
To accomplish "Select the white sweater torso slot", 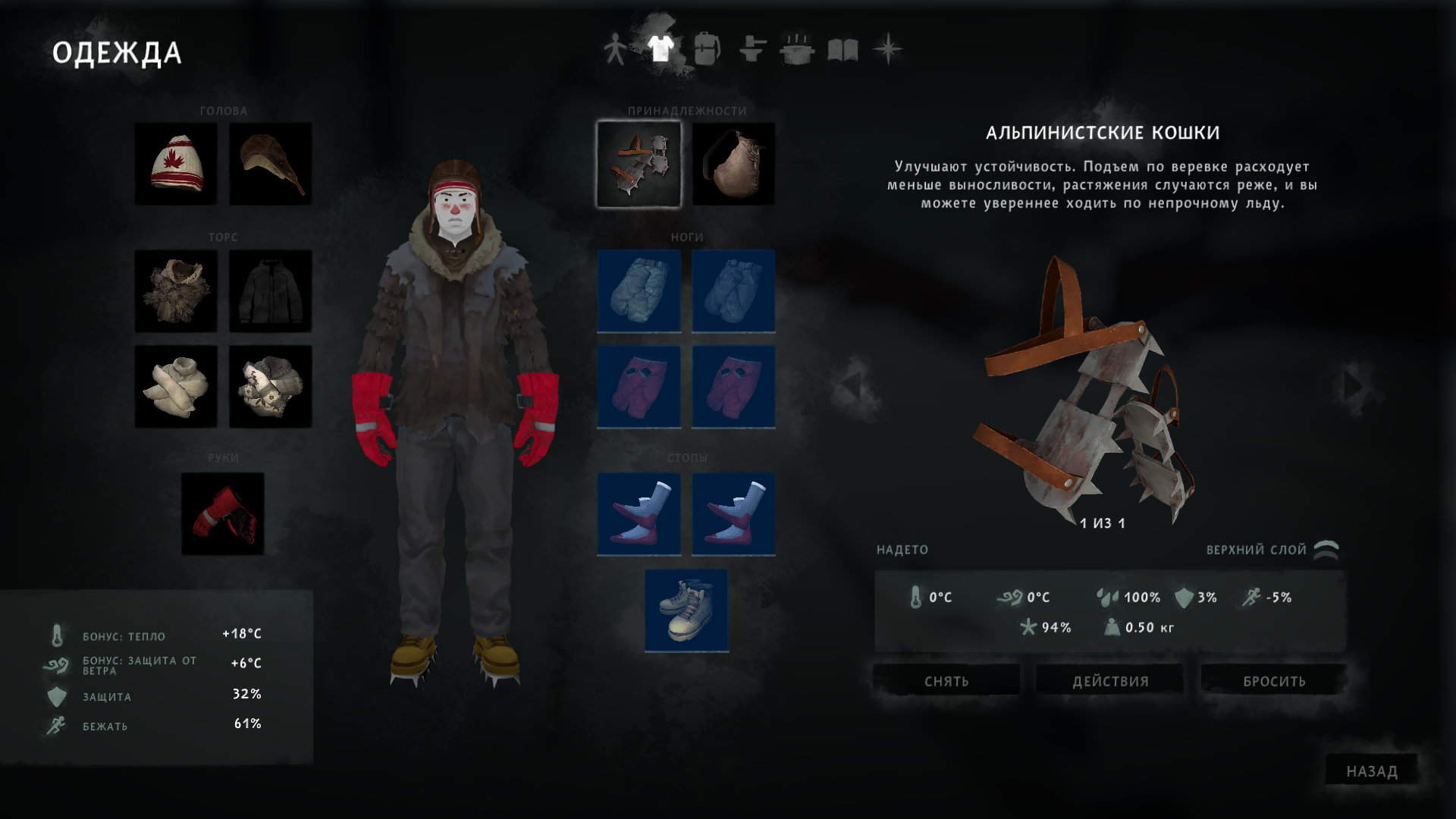I will [176, 386].
